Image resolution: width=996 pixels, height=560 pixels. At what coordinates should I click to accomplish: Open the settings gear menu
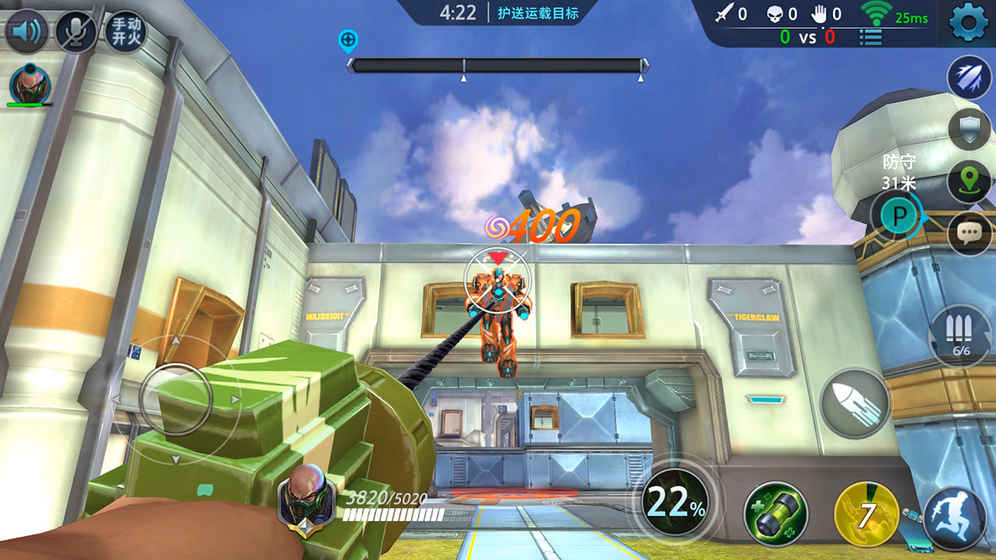(968, 22)
